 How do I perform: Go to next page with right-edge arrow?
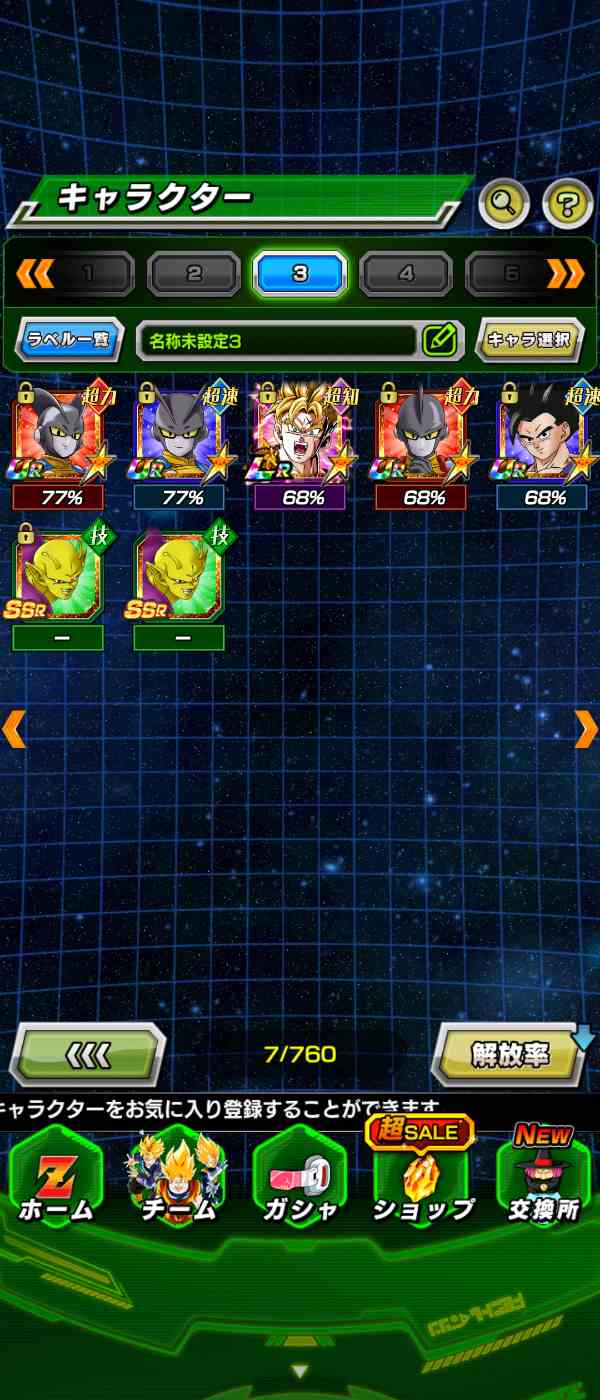pos(586,729)
